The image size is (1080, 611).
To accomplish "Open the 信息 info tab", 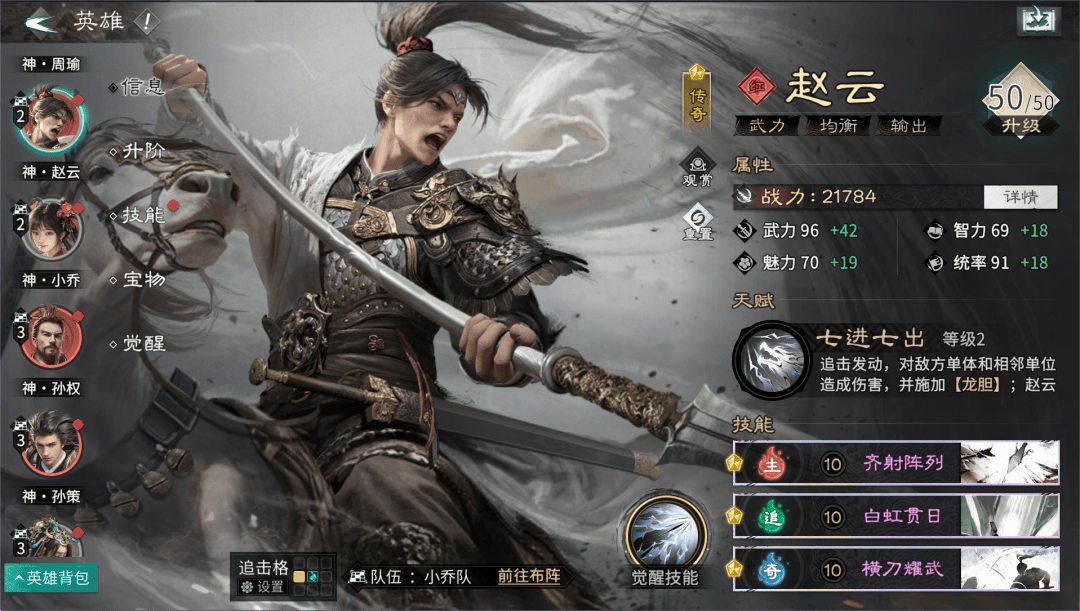I will pos(141,87).
